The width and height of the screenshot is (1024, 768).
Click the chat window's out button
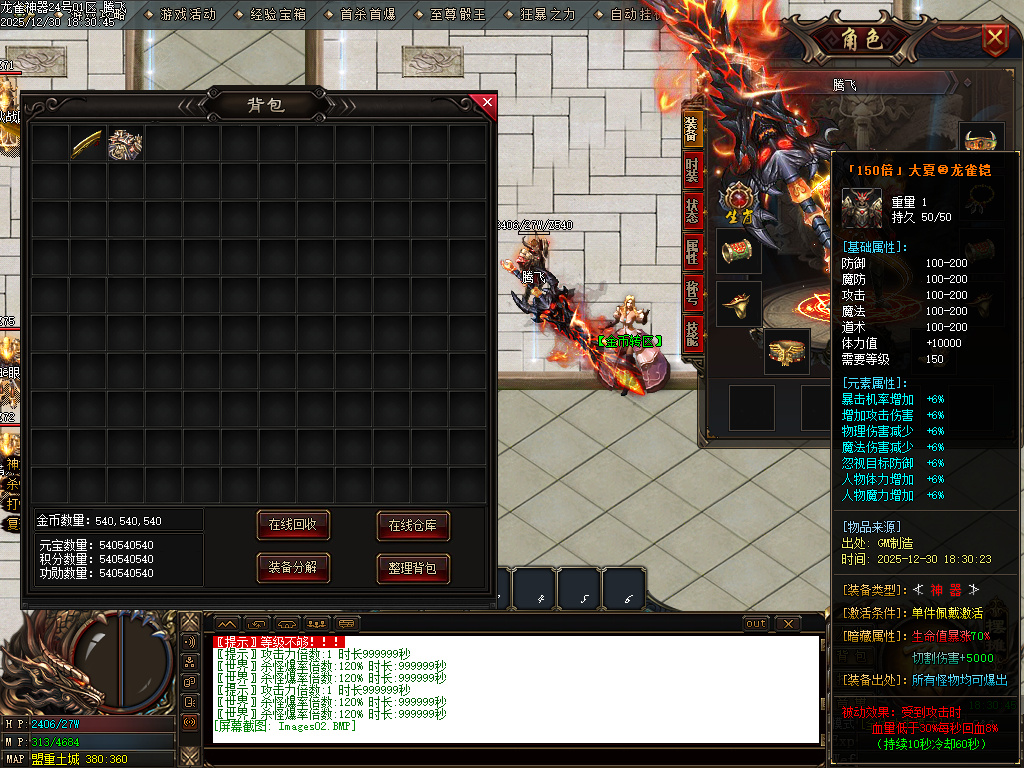pyautogui.click(x=757, y=624)
